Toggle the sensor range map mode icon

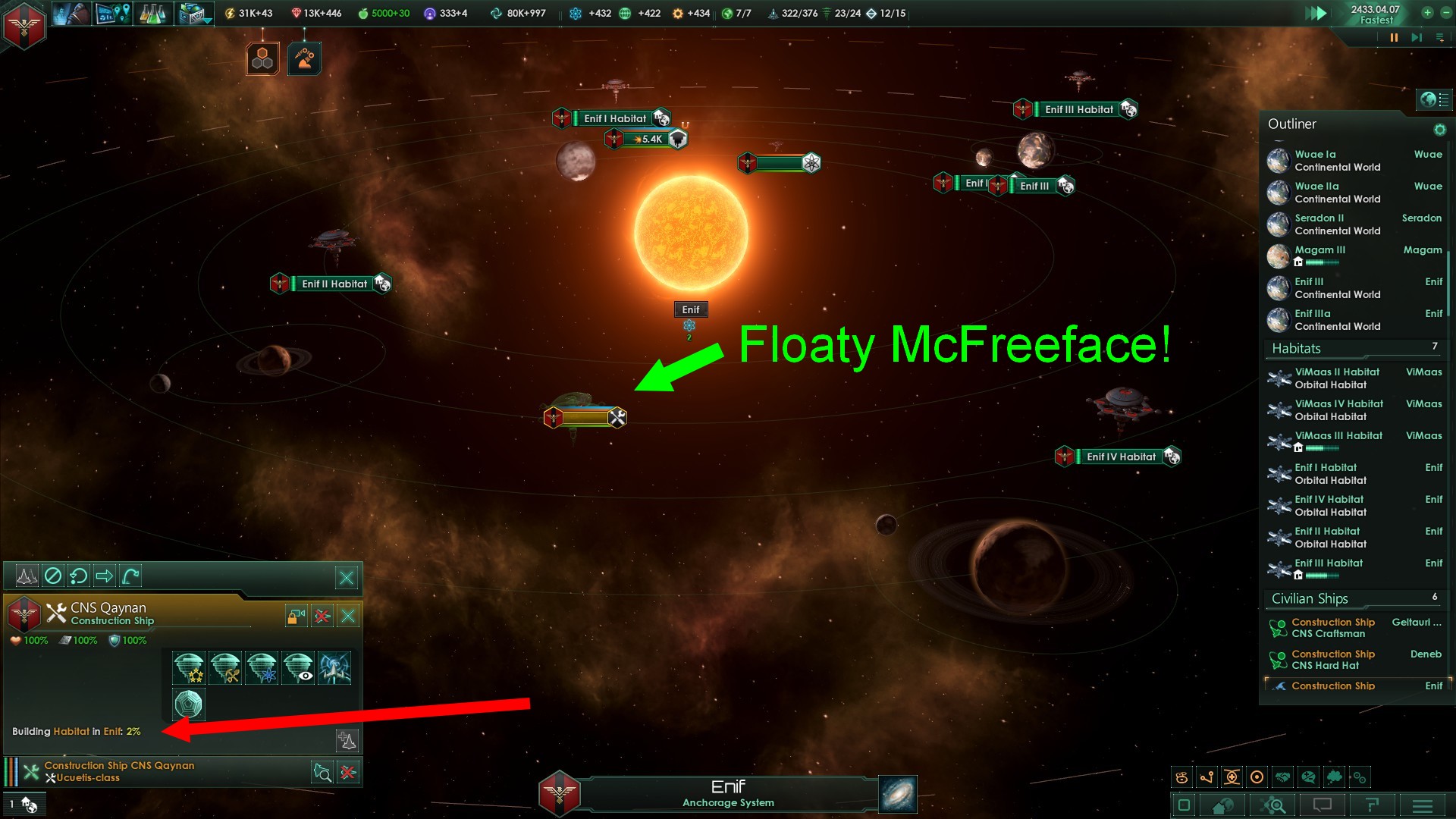1257,777
